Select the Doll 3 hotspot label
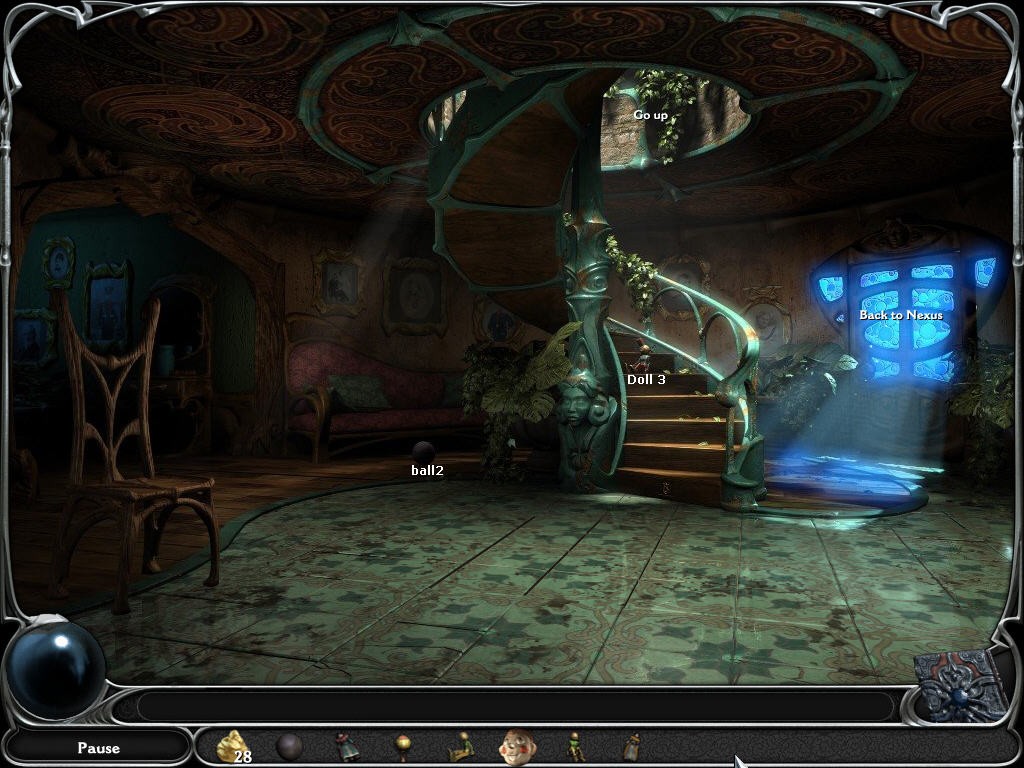Viewport: 1024px width, 768px height. (x=646, y=379)
